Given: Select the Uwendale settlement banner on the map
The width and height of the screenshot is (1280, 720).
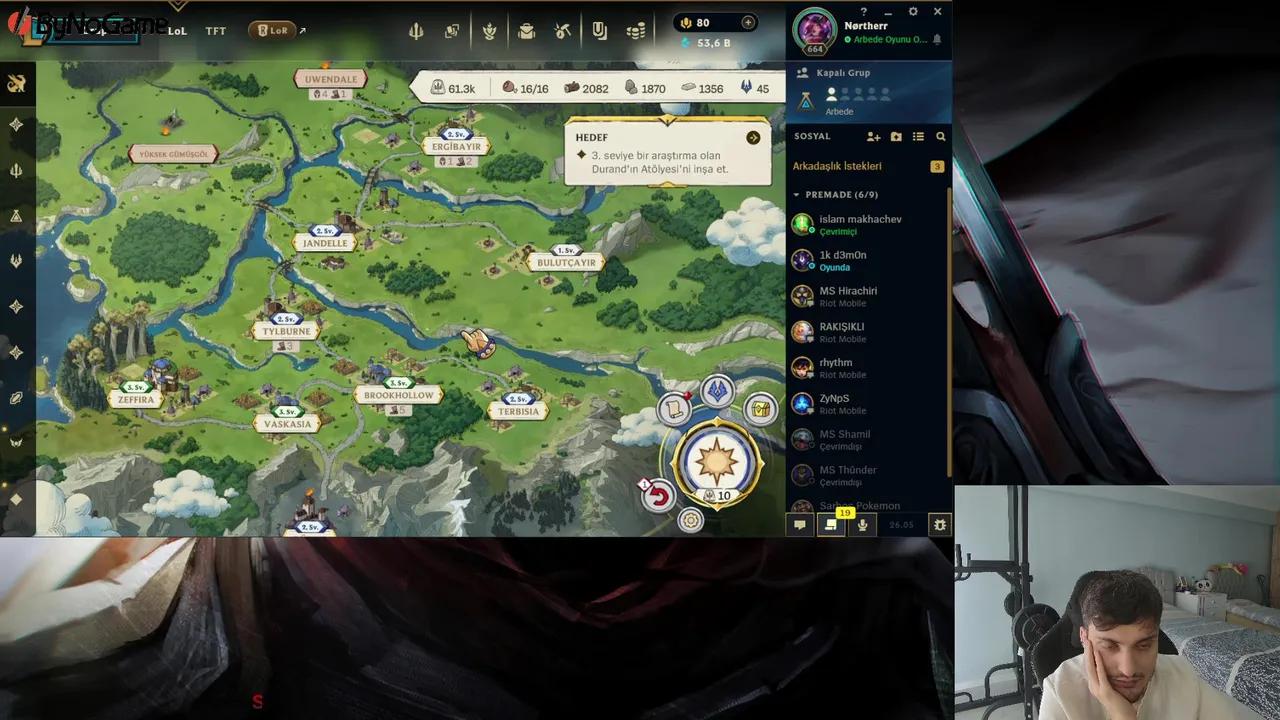Looking at the screenshot, I should pos(330,78).
